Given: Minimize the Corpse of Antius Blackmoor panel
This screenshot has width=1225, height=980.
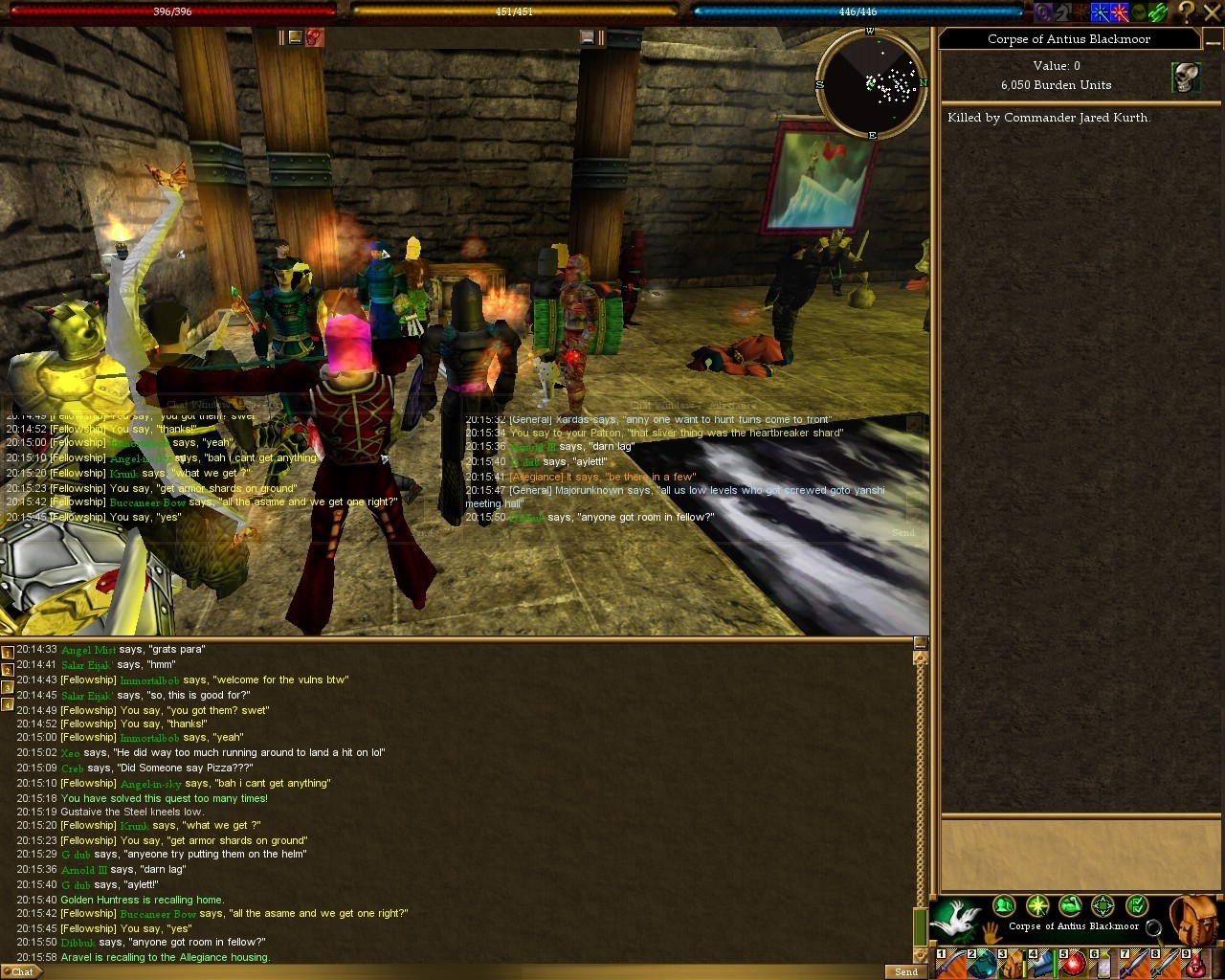Looking at the screenshot, I should coord(1211,38).
